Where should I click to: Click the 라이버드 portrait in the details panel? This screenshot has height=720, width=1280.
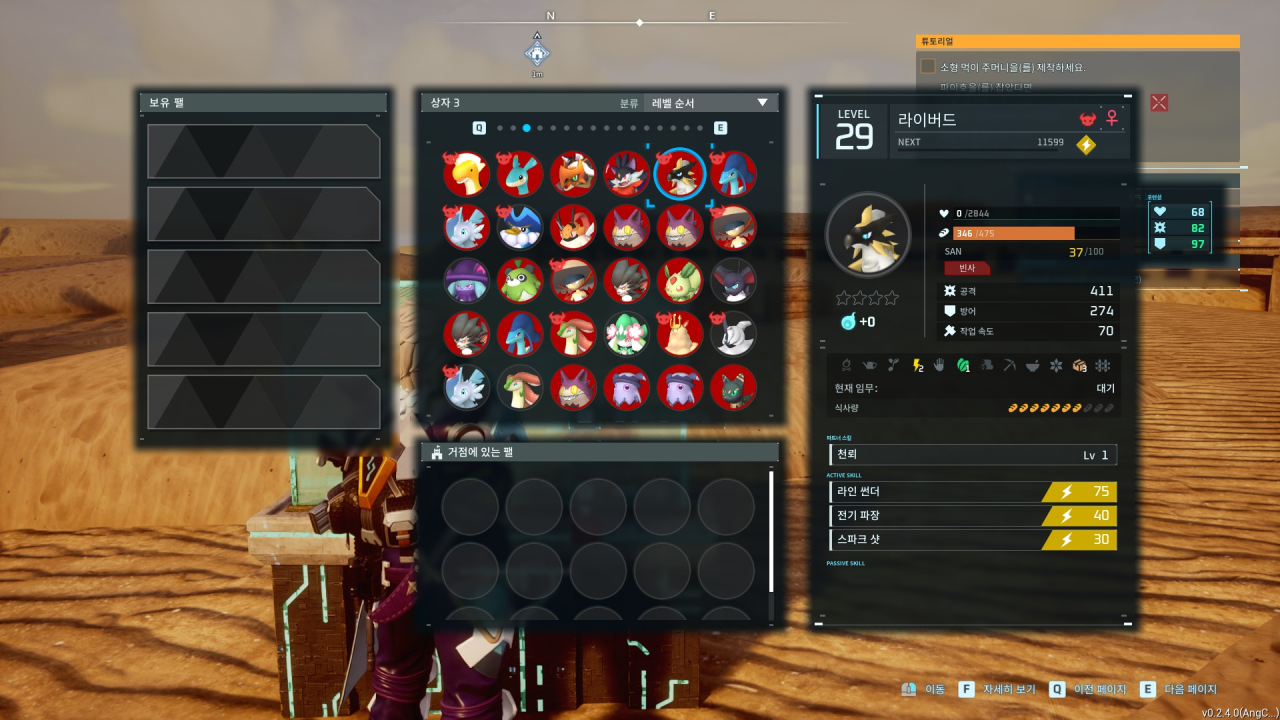click(867, 235)
